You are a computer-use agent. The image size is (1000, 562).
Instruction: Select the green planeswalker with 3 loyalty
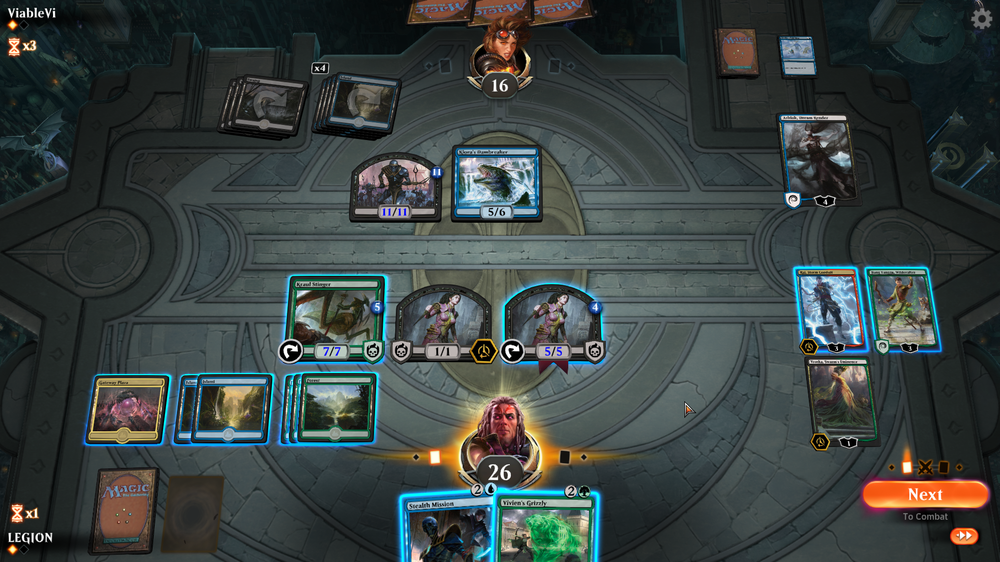tap(903, 309)
